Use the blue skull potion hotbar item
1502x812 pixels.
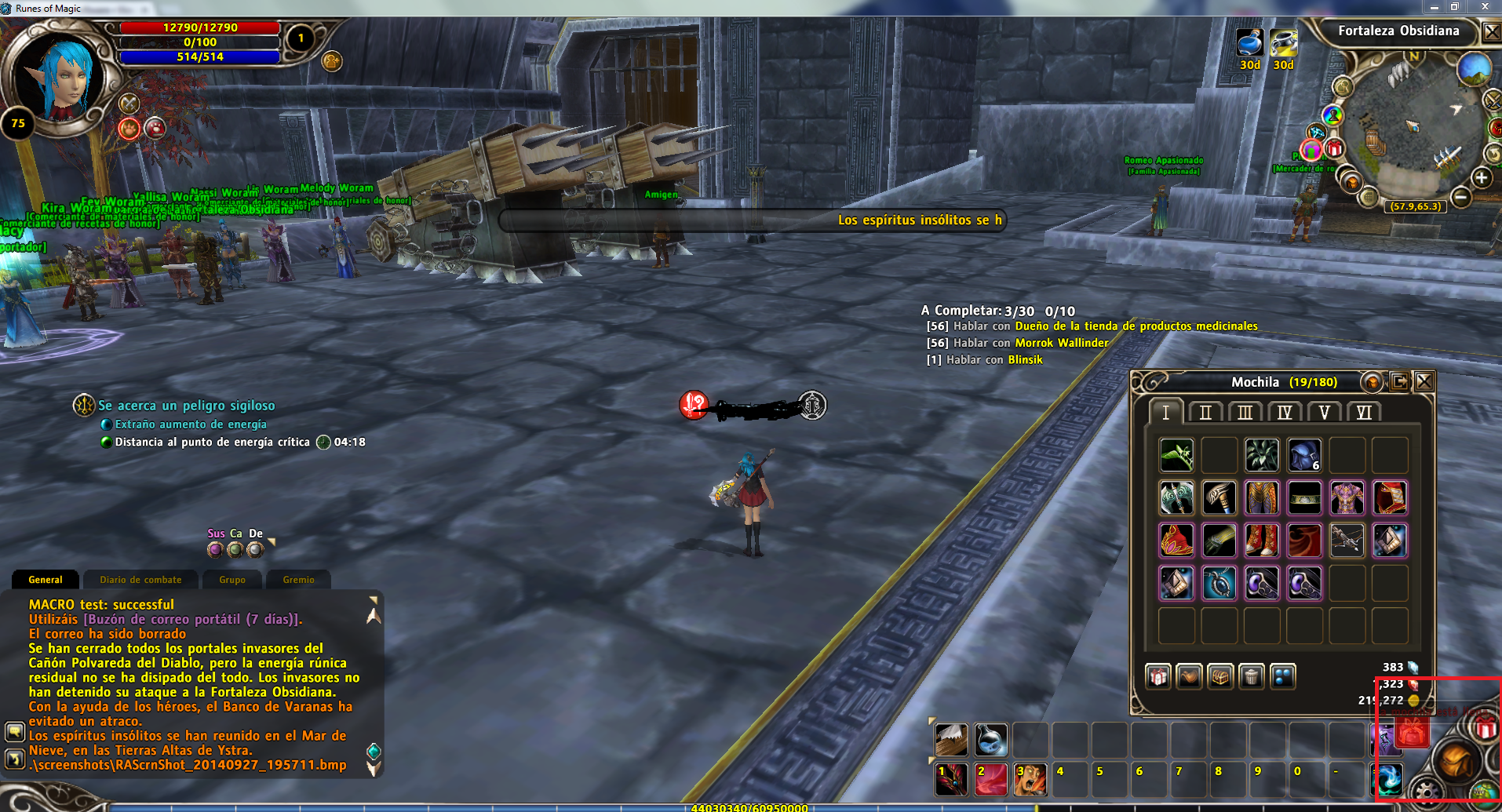click(x=990, y=740)
